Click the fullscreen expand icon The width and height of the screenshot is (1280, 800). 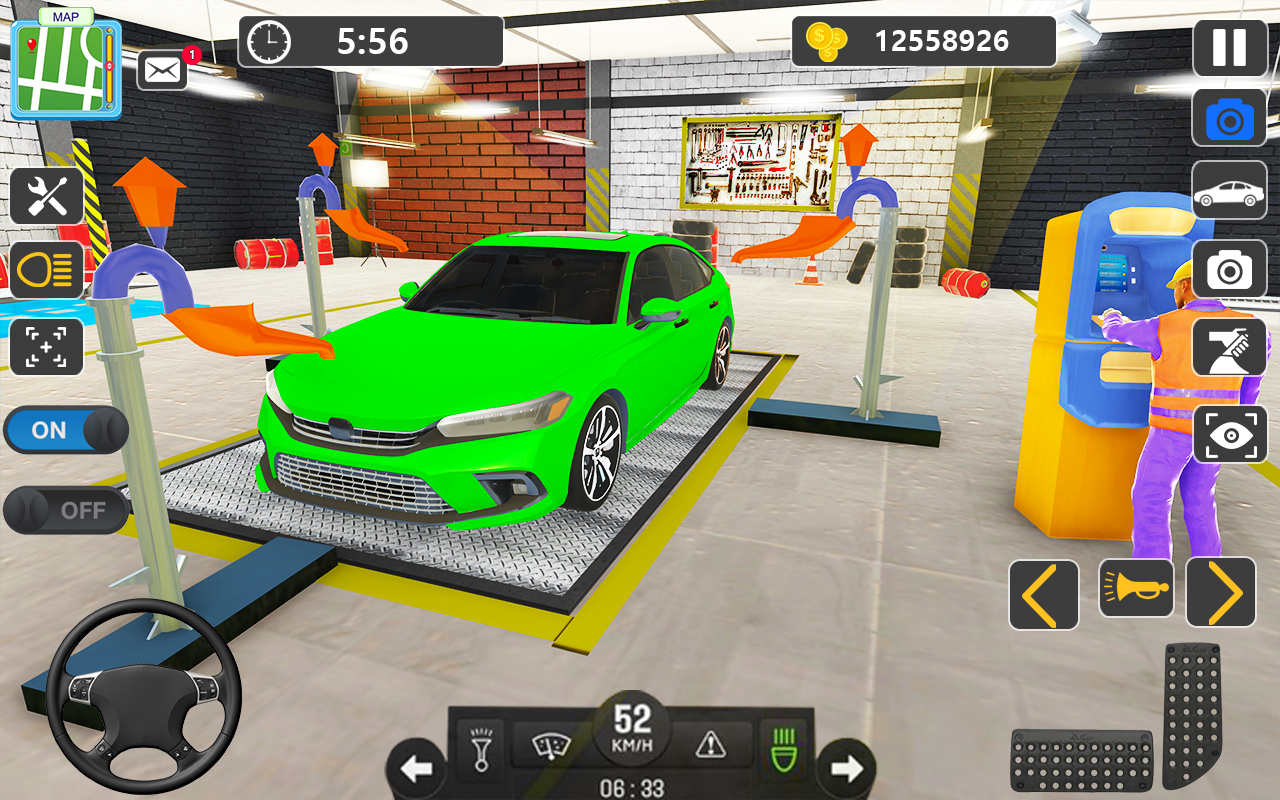tap(47, 347)
